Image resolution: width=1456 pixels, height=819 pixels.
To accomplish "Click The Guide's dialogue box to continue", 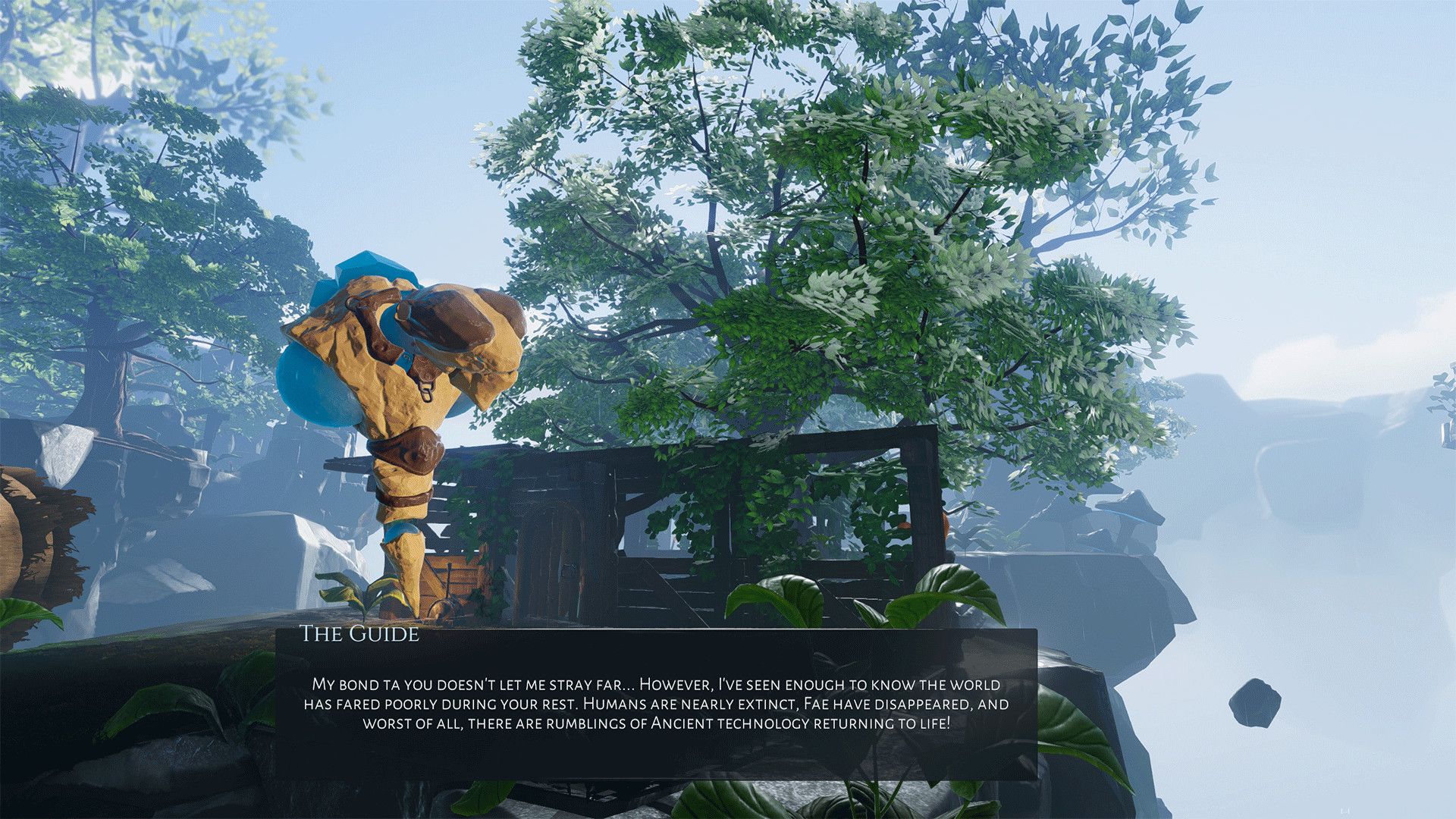I will (656, 703).
